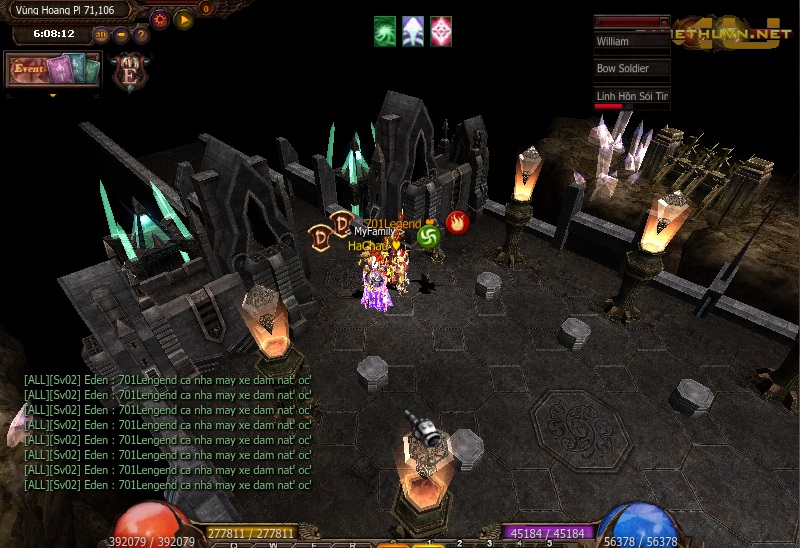The image size is (800, 548).
Task: Click the small button on party list header
Action: click(664, 21)
